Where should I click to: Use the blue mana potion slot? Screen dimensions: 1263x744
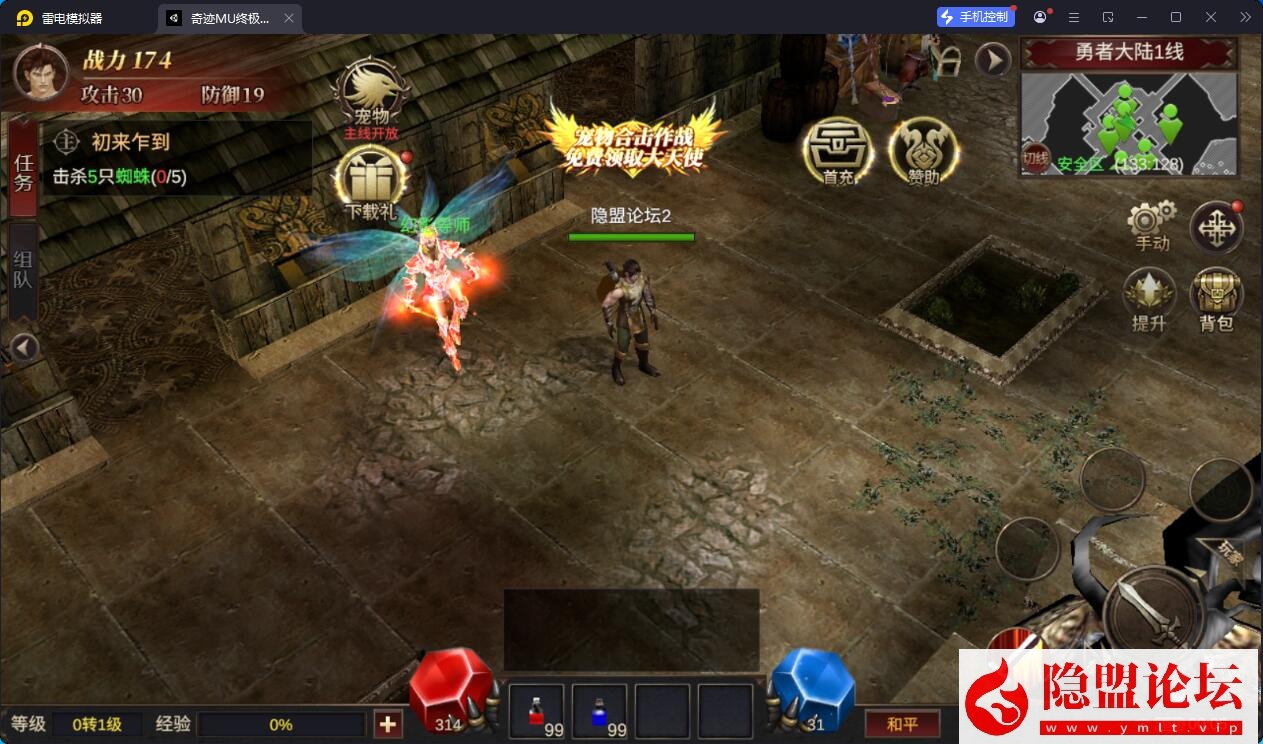tap(599, 711)
